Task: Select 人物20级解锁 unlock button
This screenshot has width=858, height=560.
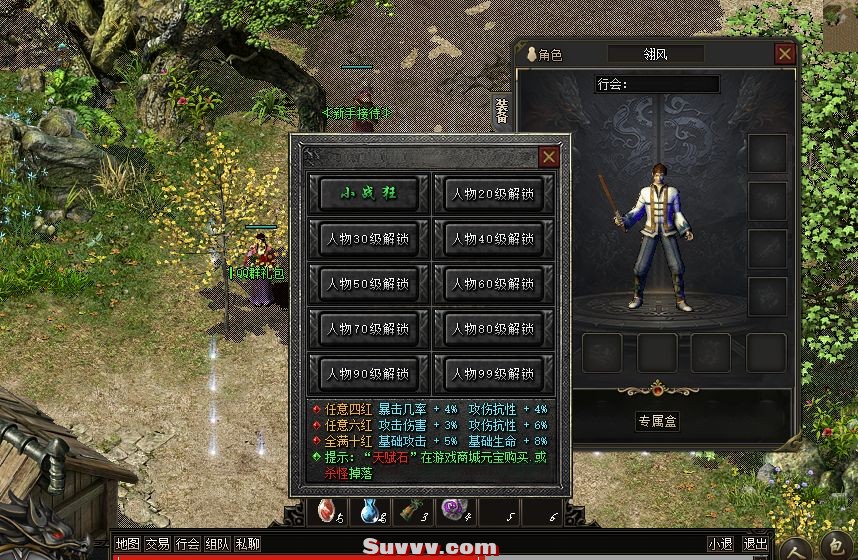Action: 492,194
